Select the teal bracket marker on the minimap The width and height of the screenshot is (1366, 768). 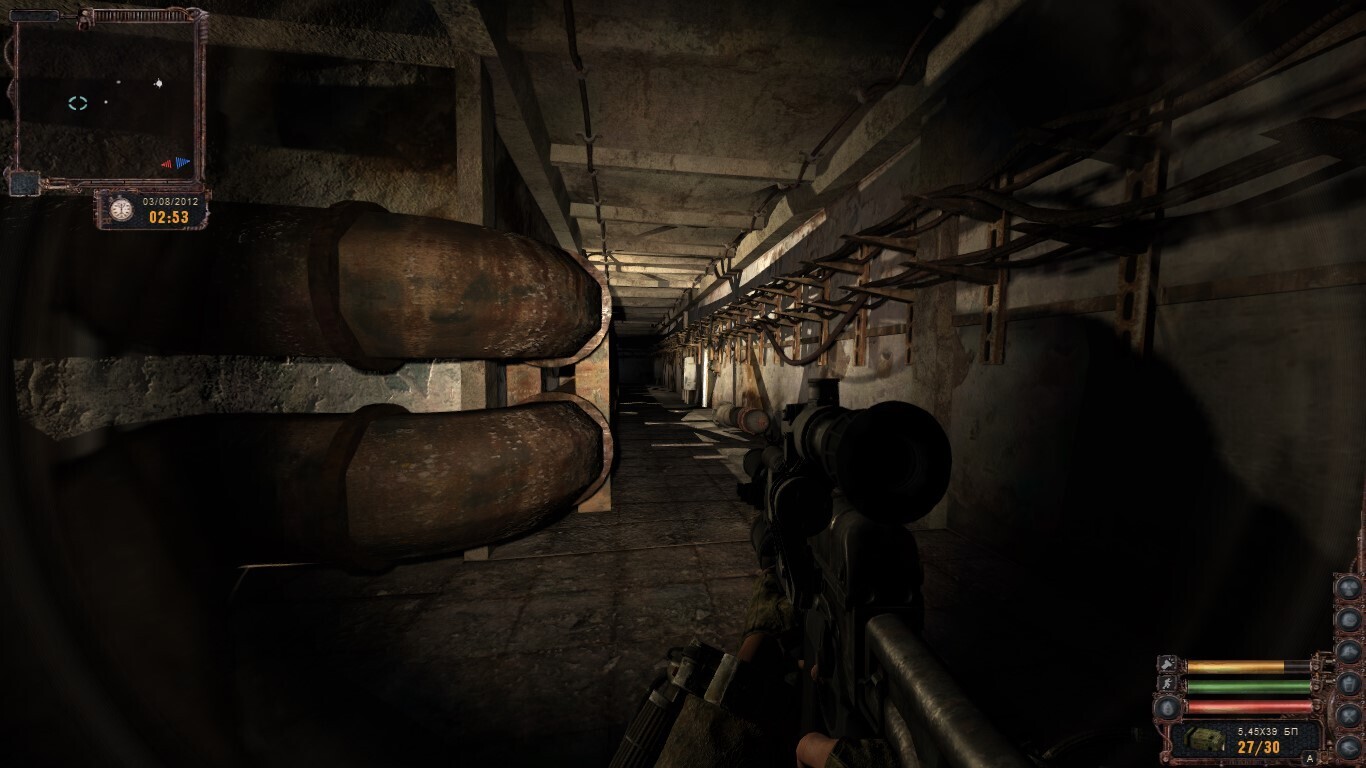click(x=78, y=103)
